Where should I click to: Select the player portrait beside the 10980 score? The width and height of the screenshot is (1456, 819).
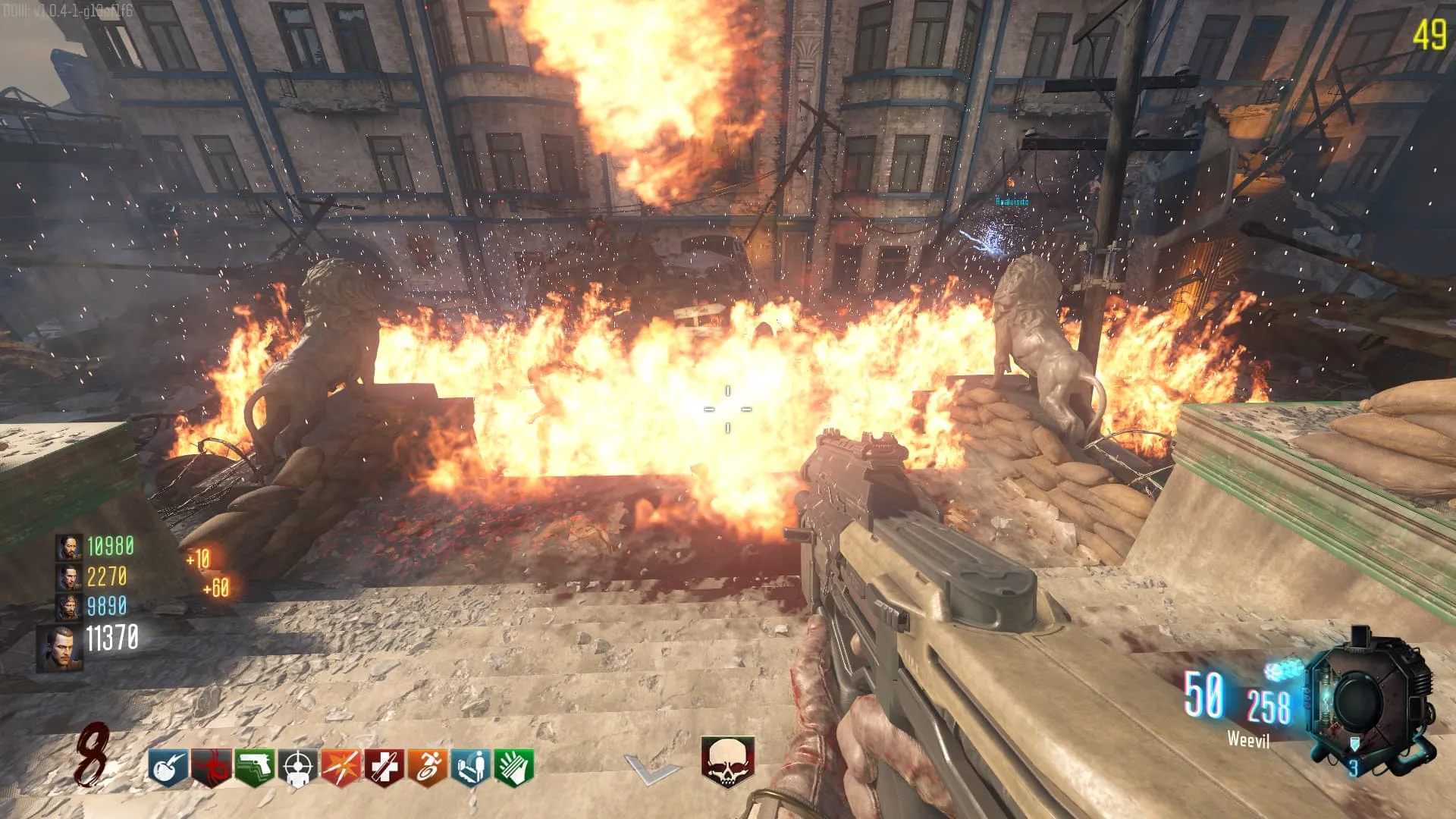tap(68, 547)
